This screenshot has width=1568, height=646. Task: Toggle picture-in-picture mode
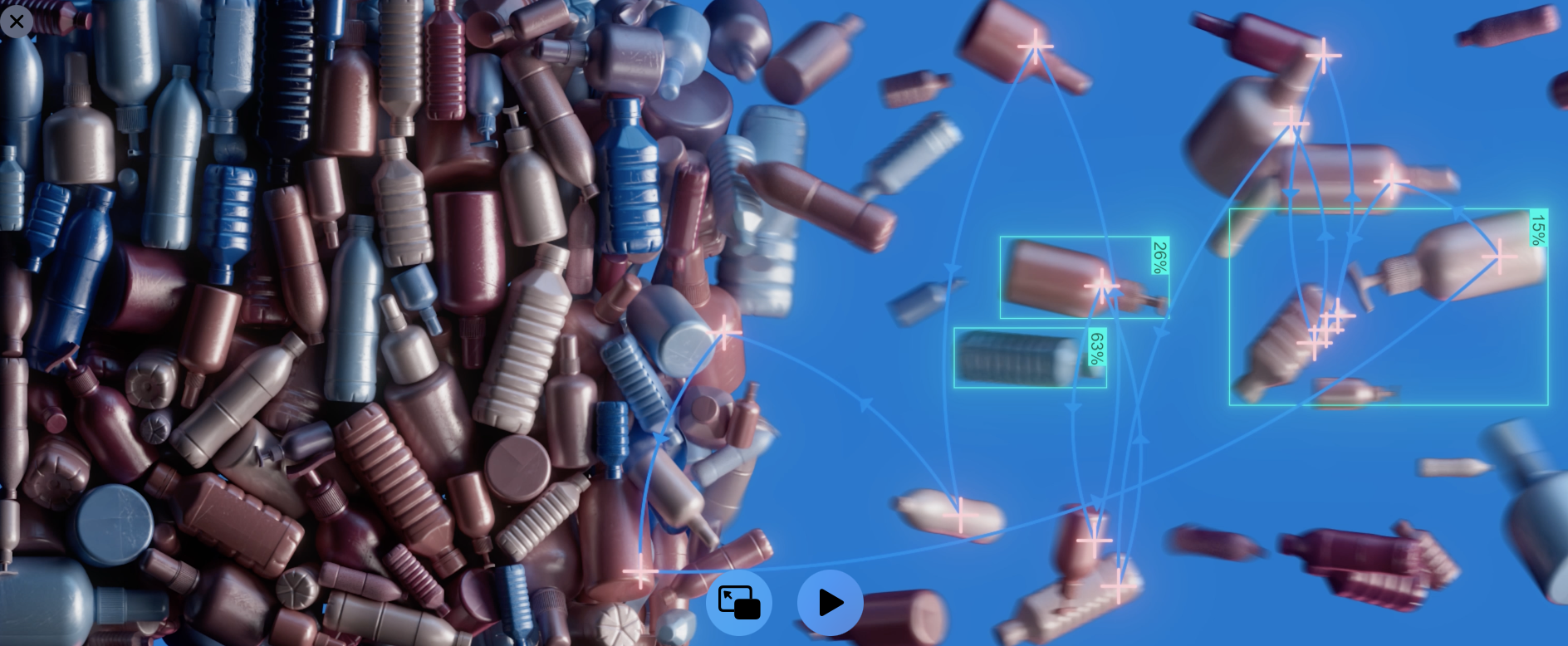click(738, 603)
